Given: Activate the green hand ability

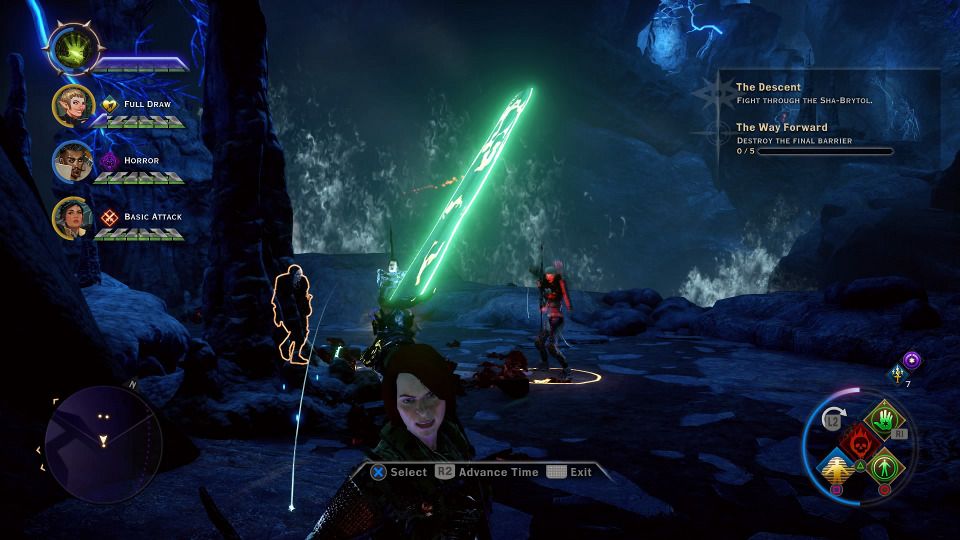Looking at the screenshot, I should point(884,420).
